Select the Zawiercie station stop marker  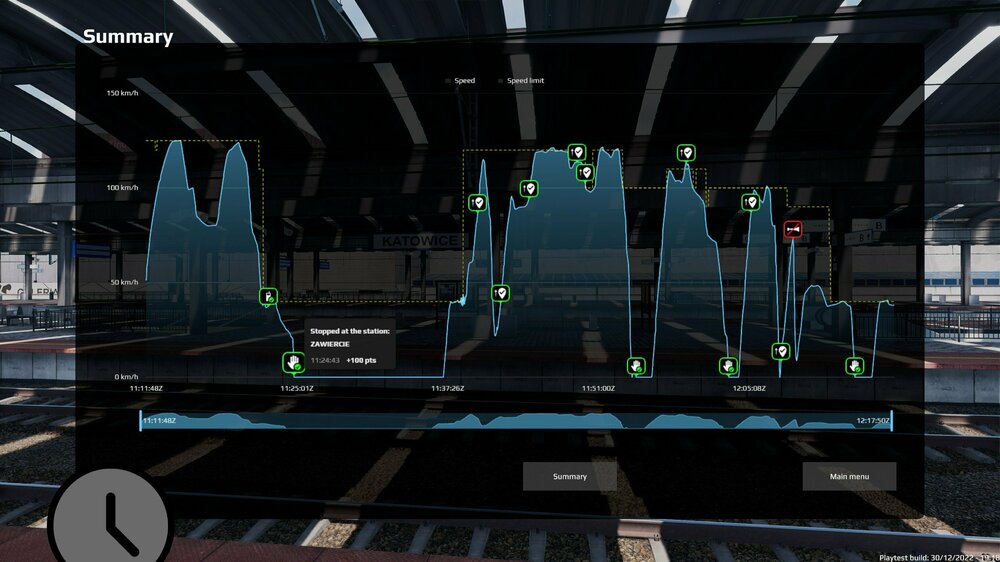pyautogui.click(x=291, y=361)
